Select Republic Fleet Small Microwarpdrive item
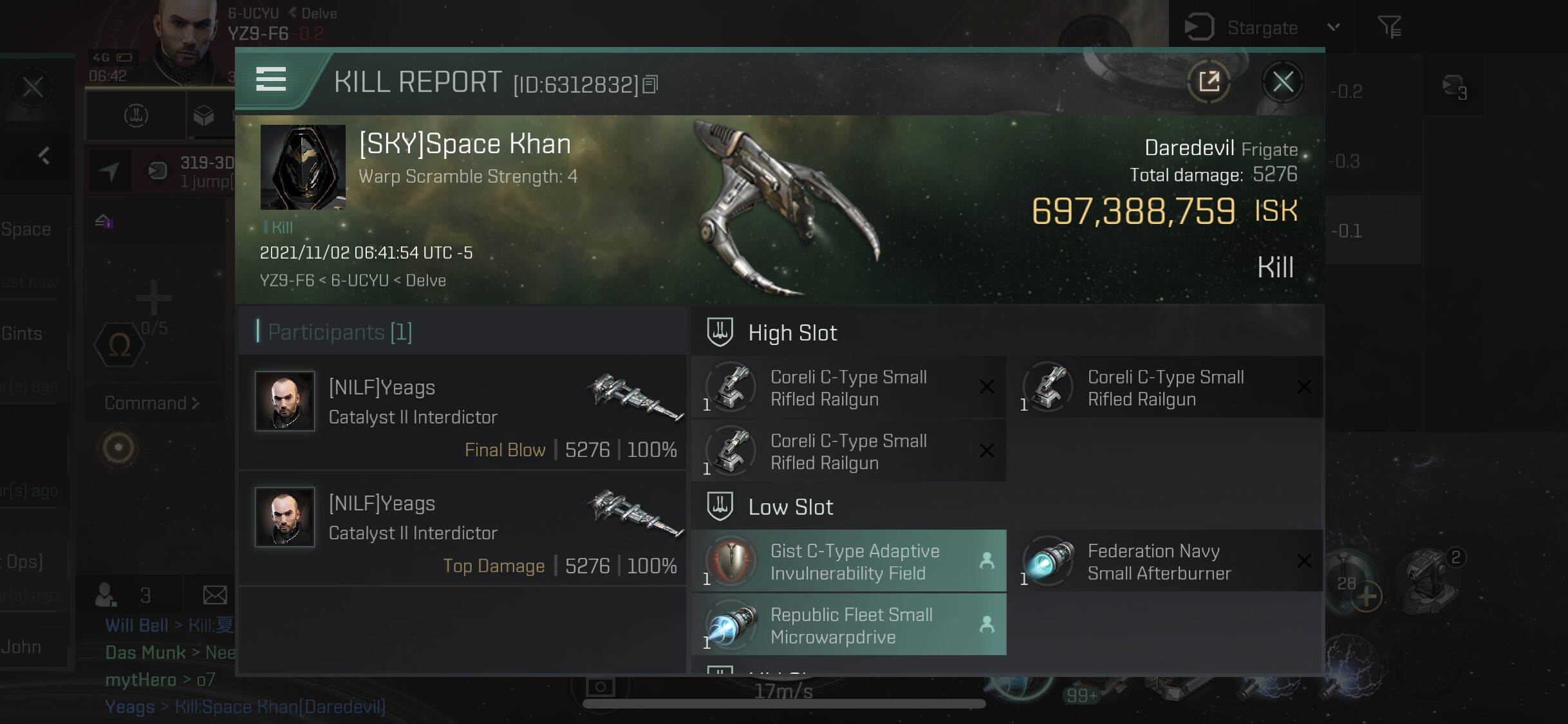The height and width of the screenshot is (724, 1568). pos(848,626)
